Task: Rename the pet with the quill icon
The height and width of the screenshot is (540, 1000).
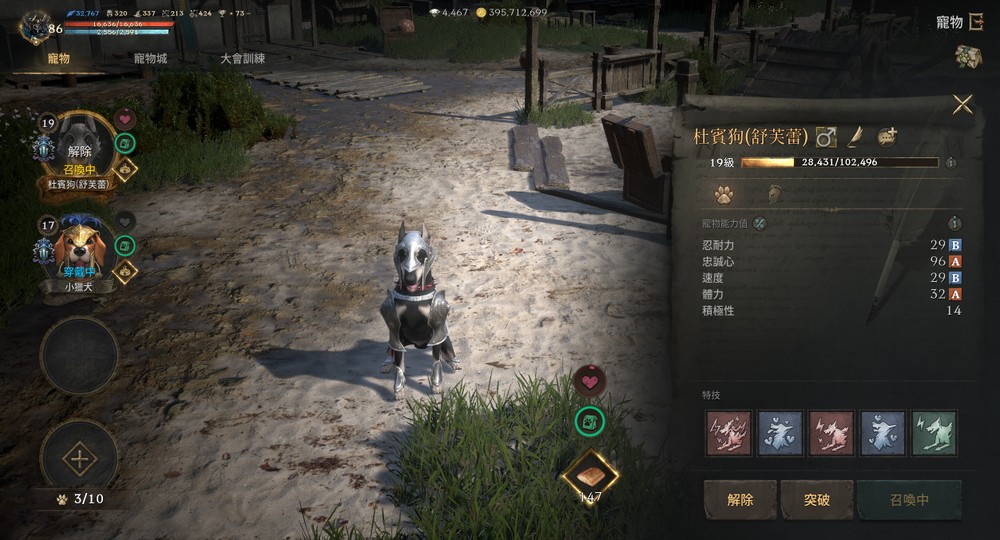Action: [855, 136]
